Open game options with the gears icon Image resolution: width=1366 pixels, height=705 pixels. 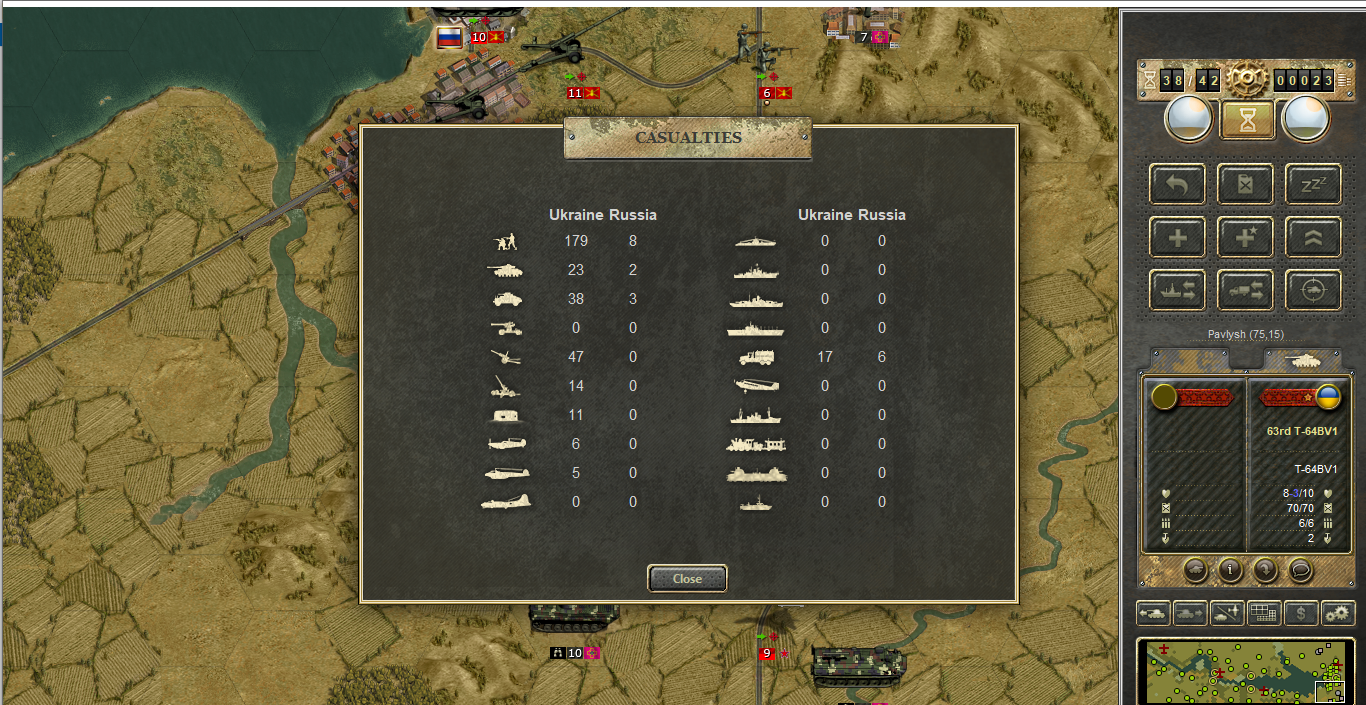tap(1337, 612)
